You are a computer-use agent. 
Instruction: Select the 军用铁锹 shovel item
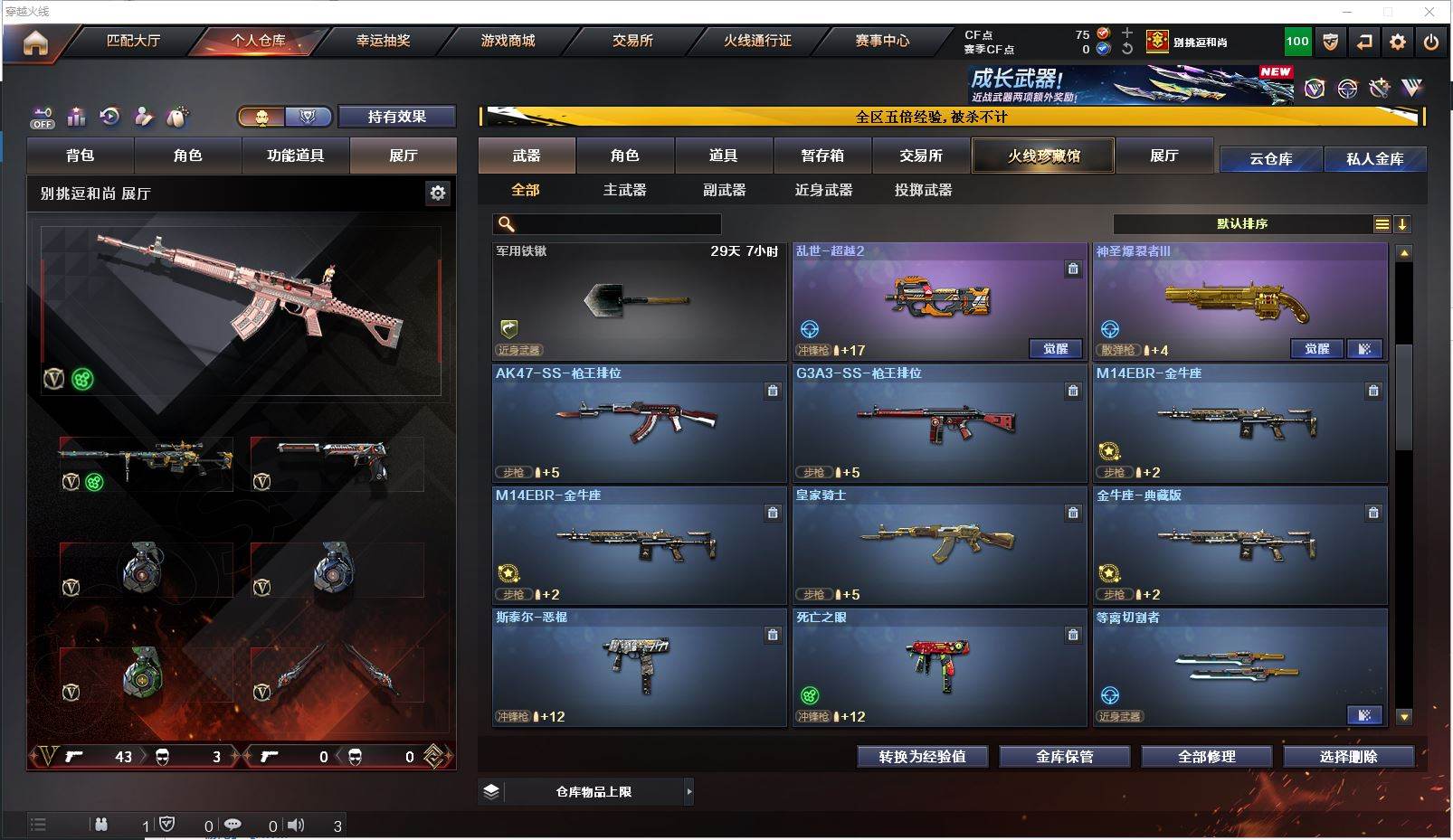tap(639, 301)
